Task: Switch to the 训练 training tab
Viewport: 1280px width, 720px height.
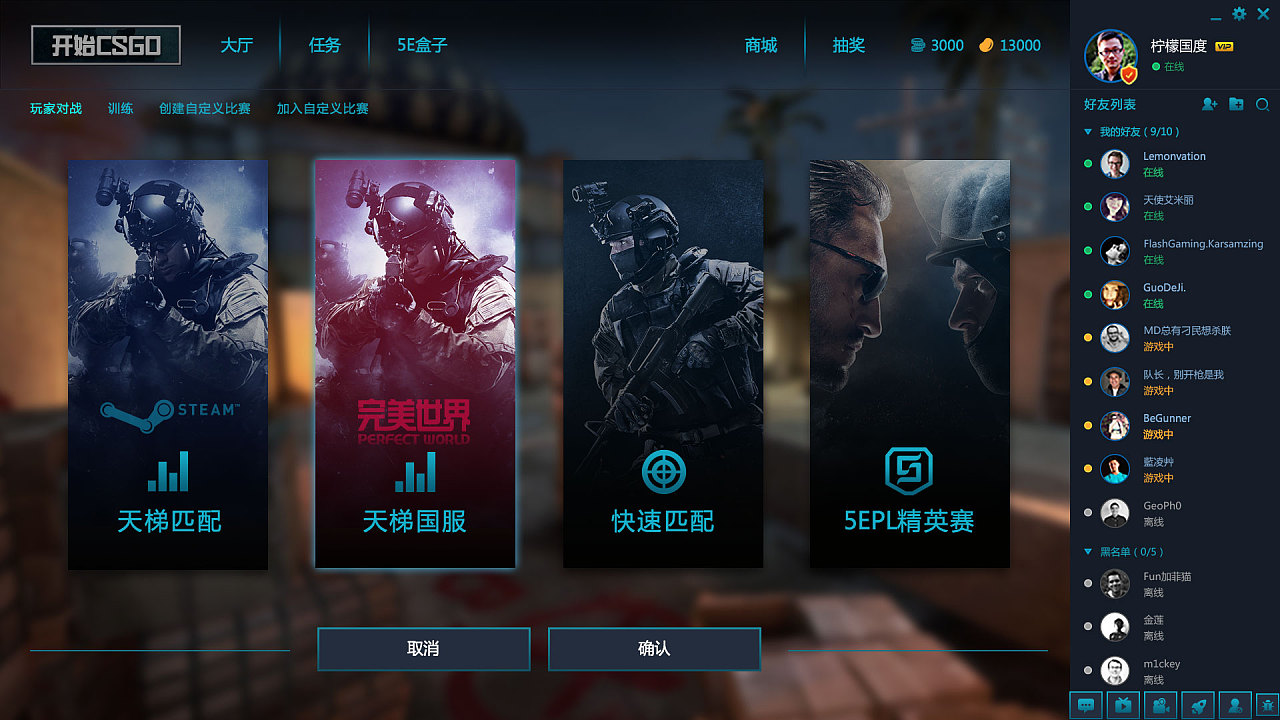Action: [x=120, y=109]
